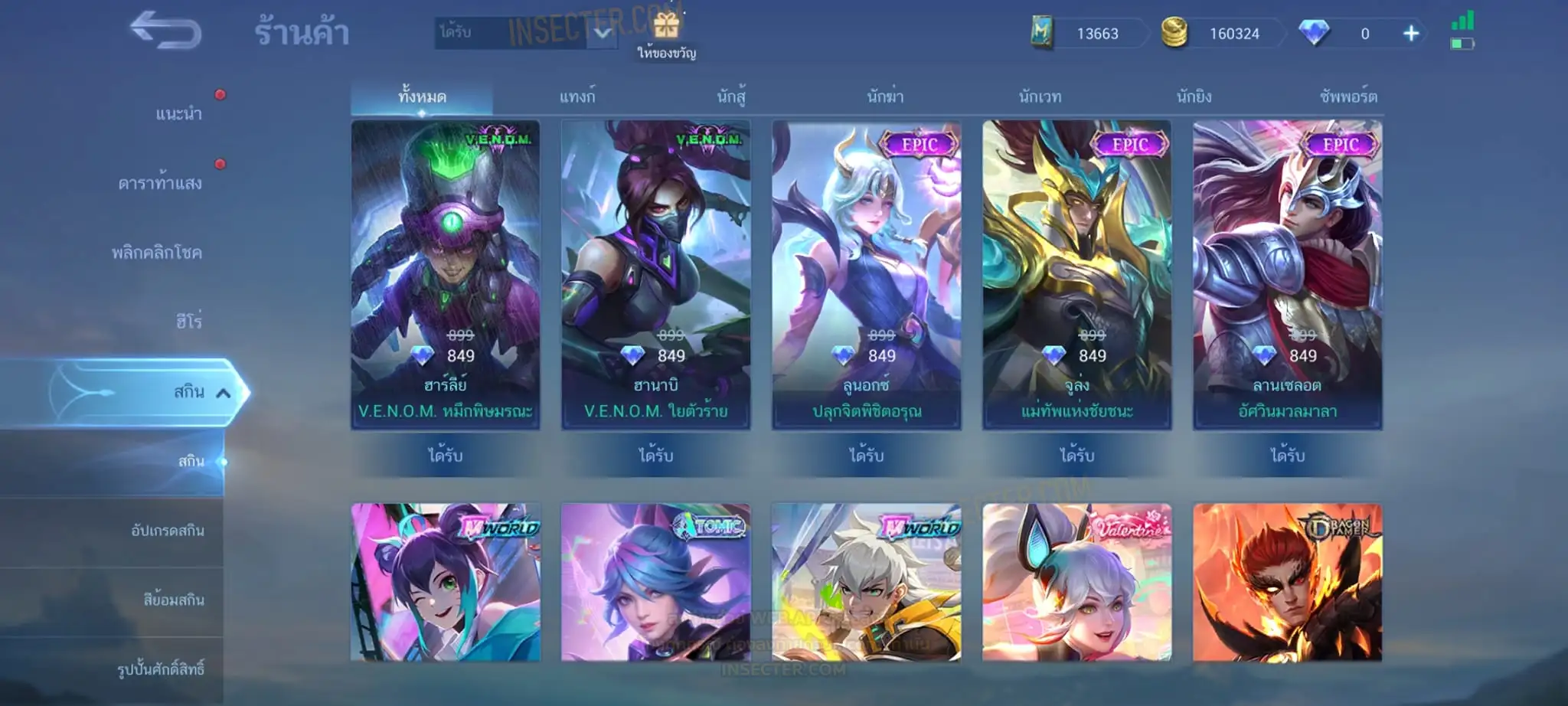This screenshot has height=706, width=1568.
Task: Pick the Dragon Tamer skin thumbnail
Action: coord(1287,582)
